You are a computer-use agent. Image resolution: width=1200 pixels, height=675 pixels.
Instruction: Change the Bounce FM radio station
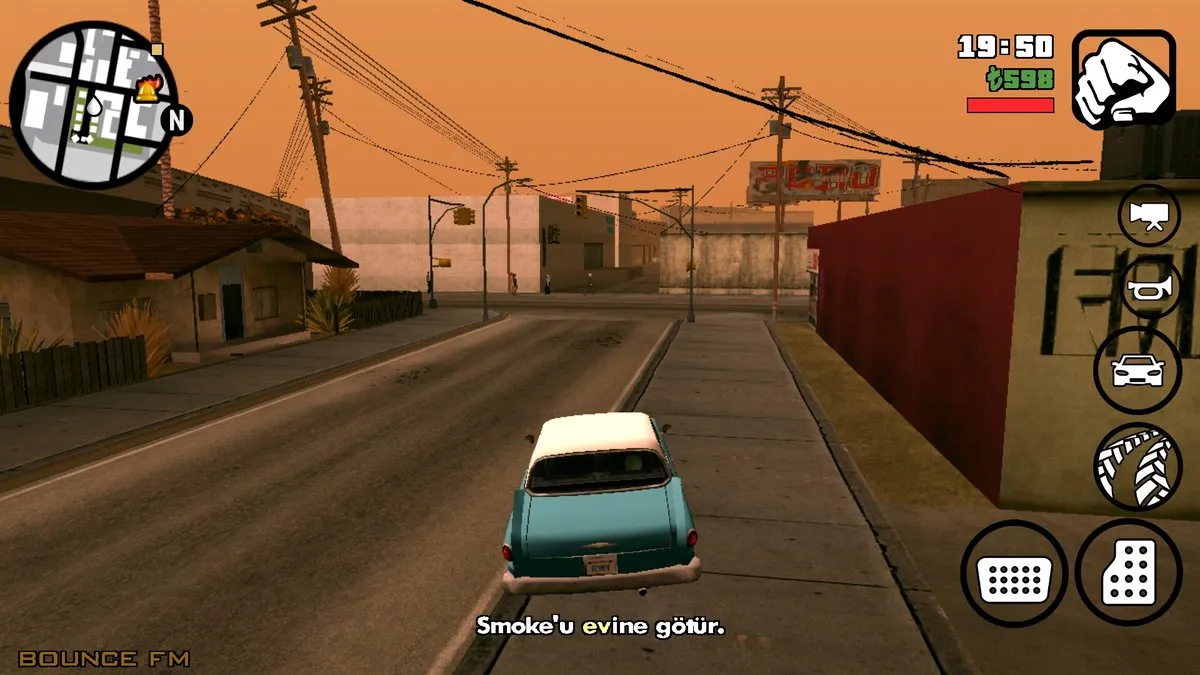pyautogui.click(x=104, y=658)
